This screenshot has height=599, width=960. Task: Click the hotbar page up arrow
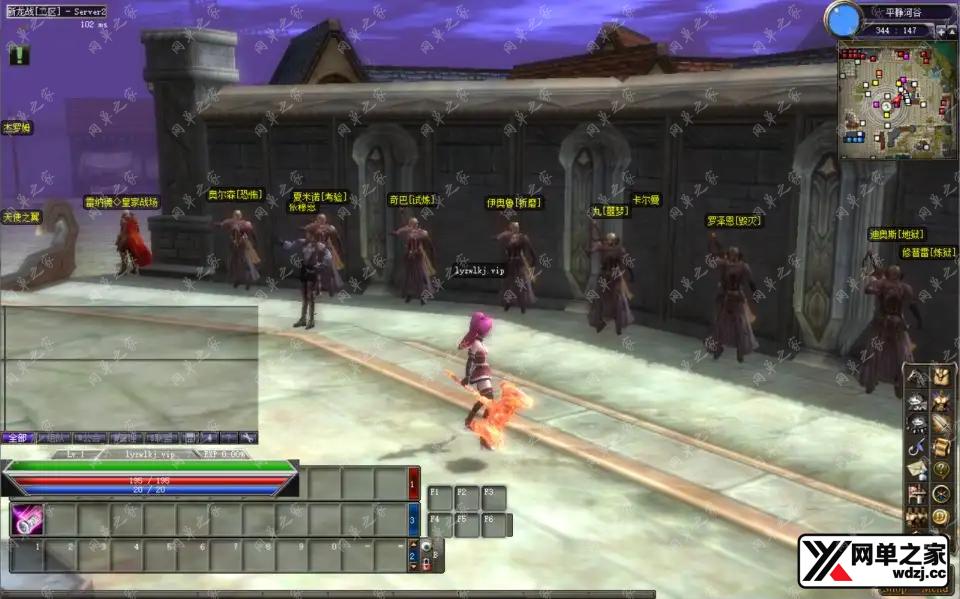[x=413, y=545]
